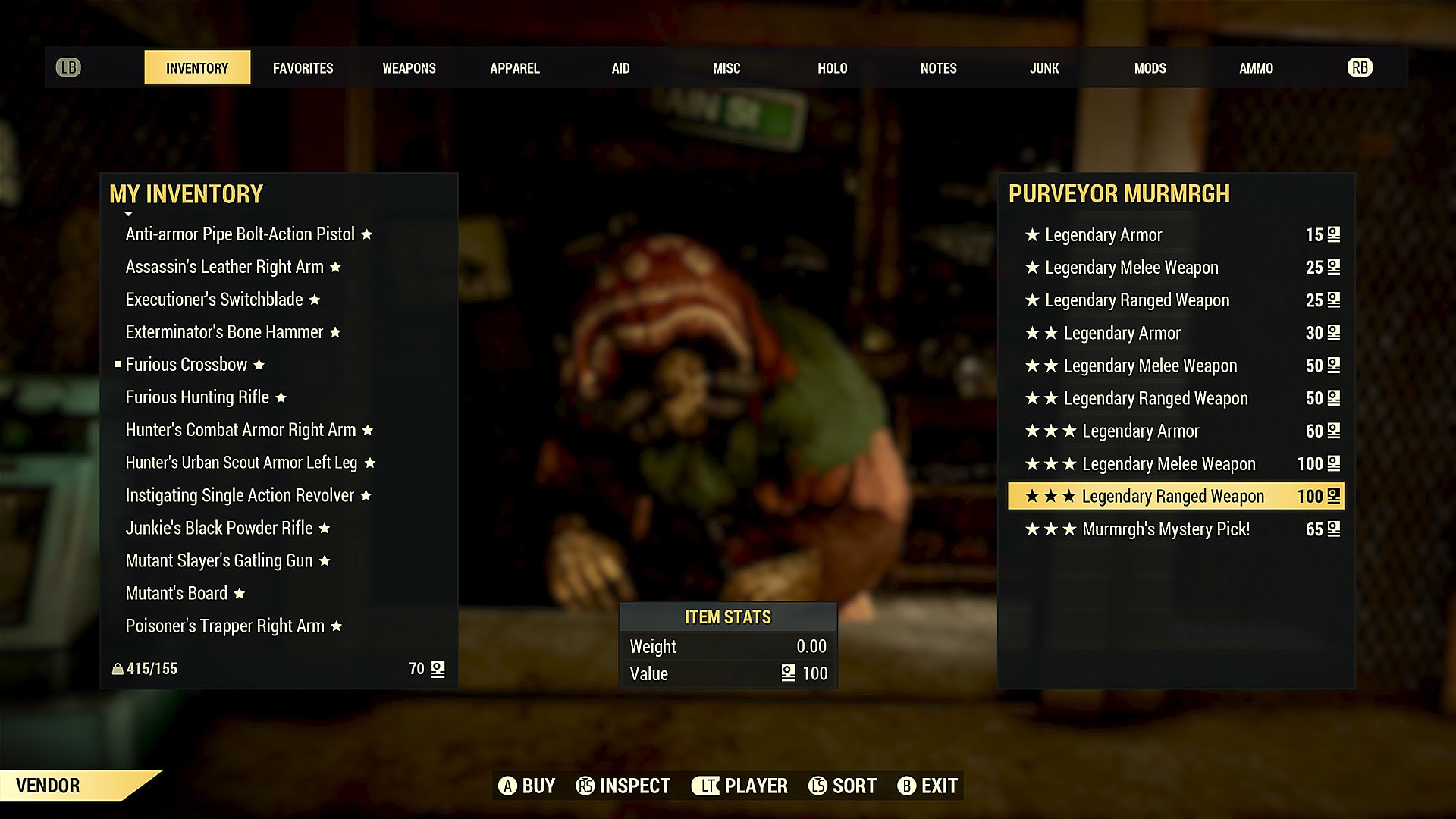Open the APPAREL tab
Viewport: 1456px width, 819px height.
point(515,67)
